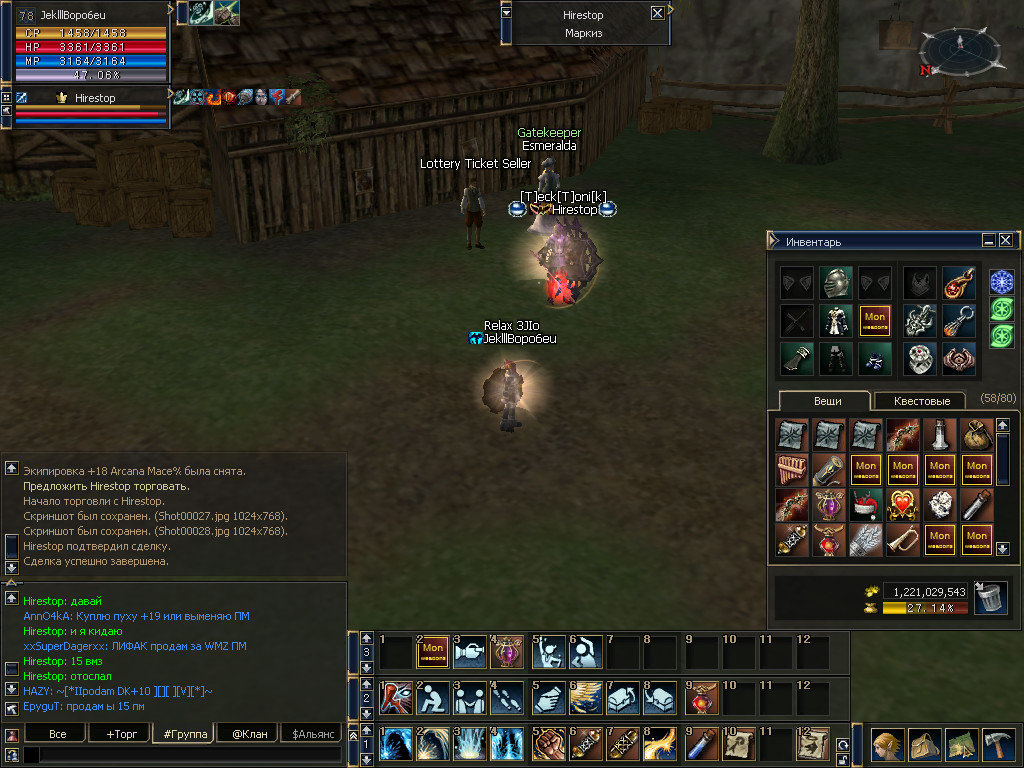
Task: Select the Santa hat inventory item
Action: point(866,503)
